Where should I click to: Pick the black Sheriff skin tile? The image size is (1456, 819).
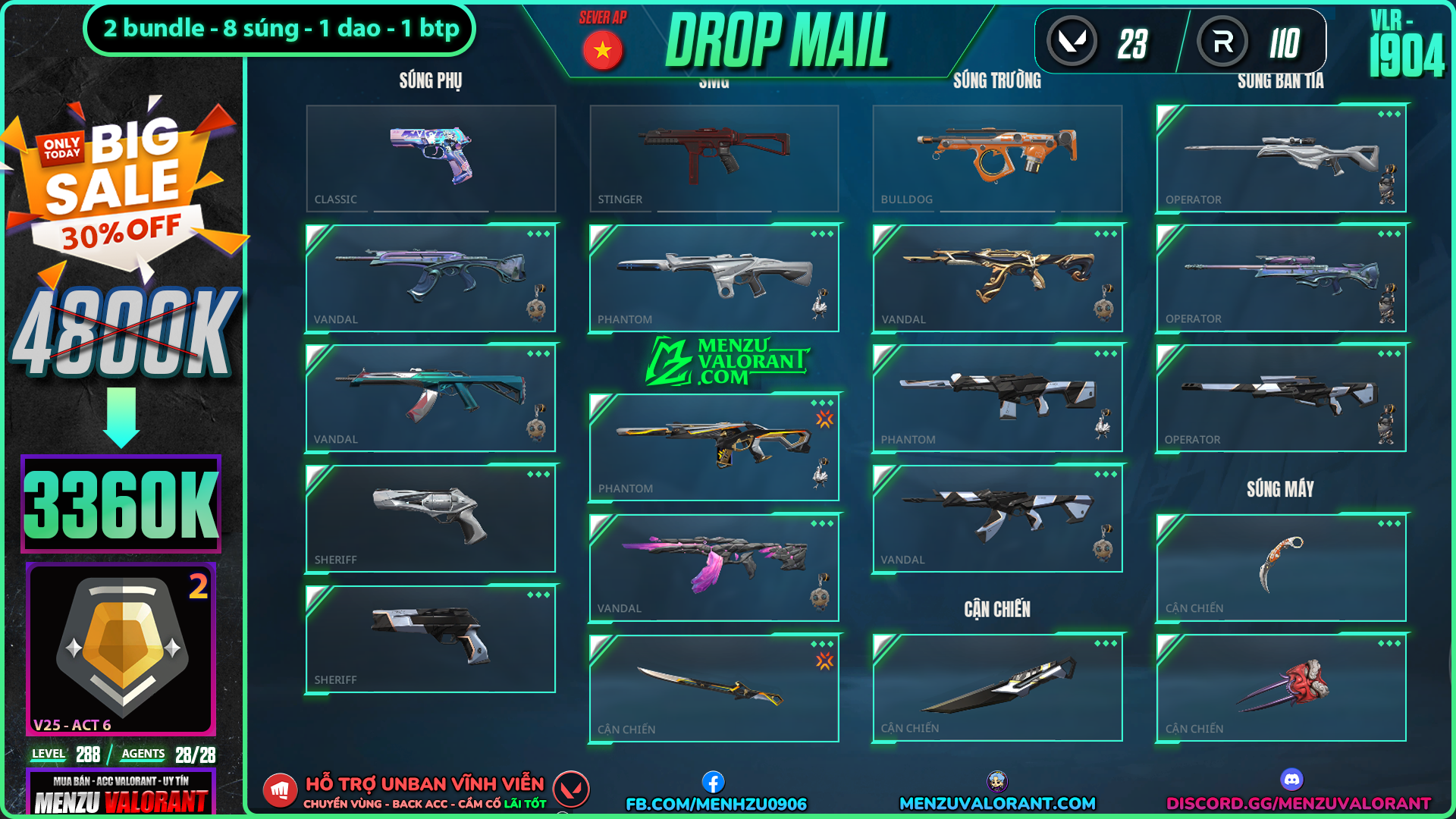[431, 639]
